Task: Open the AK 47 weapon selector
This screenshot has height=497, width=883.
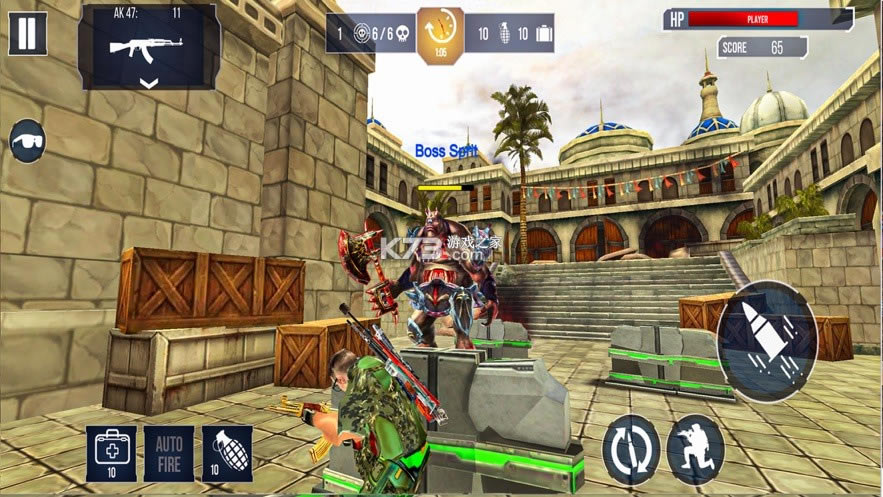Action: 149,48
